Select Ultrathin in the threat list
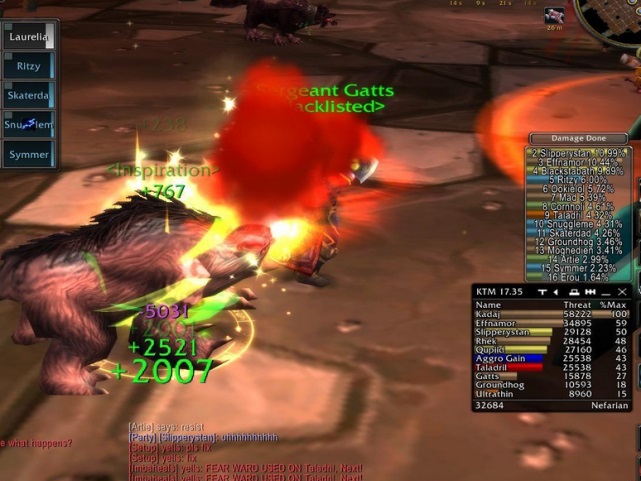The width and height of the screenshot is (641, 481). [x=551, y=394]
